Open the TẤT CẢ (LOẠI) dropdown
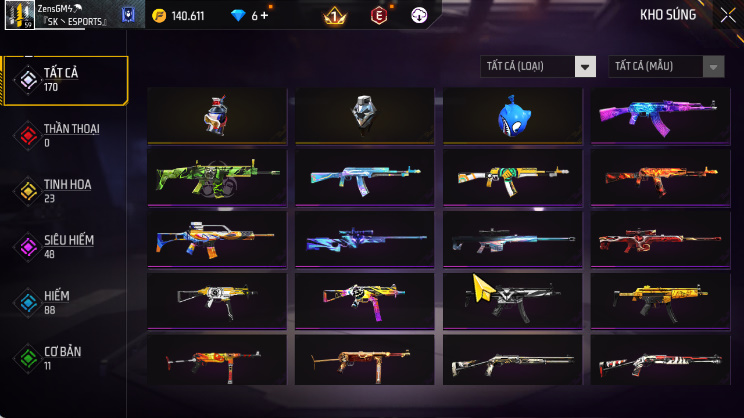This screenshot has width=744, height=418. 539,66
